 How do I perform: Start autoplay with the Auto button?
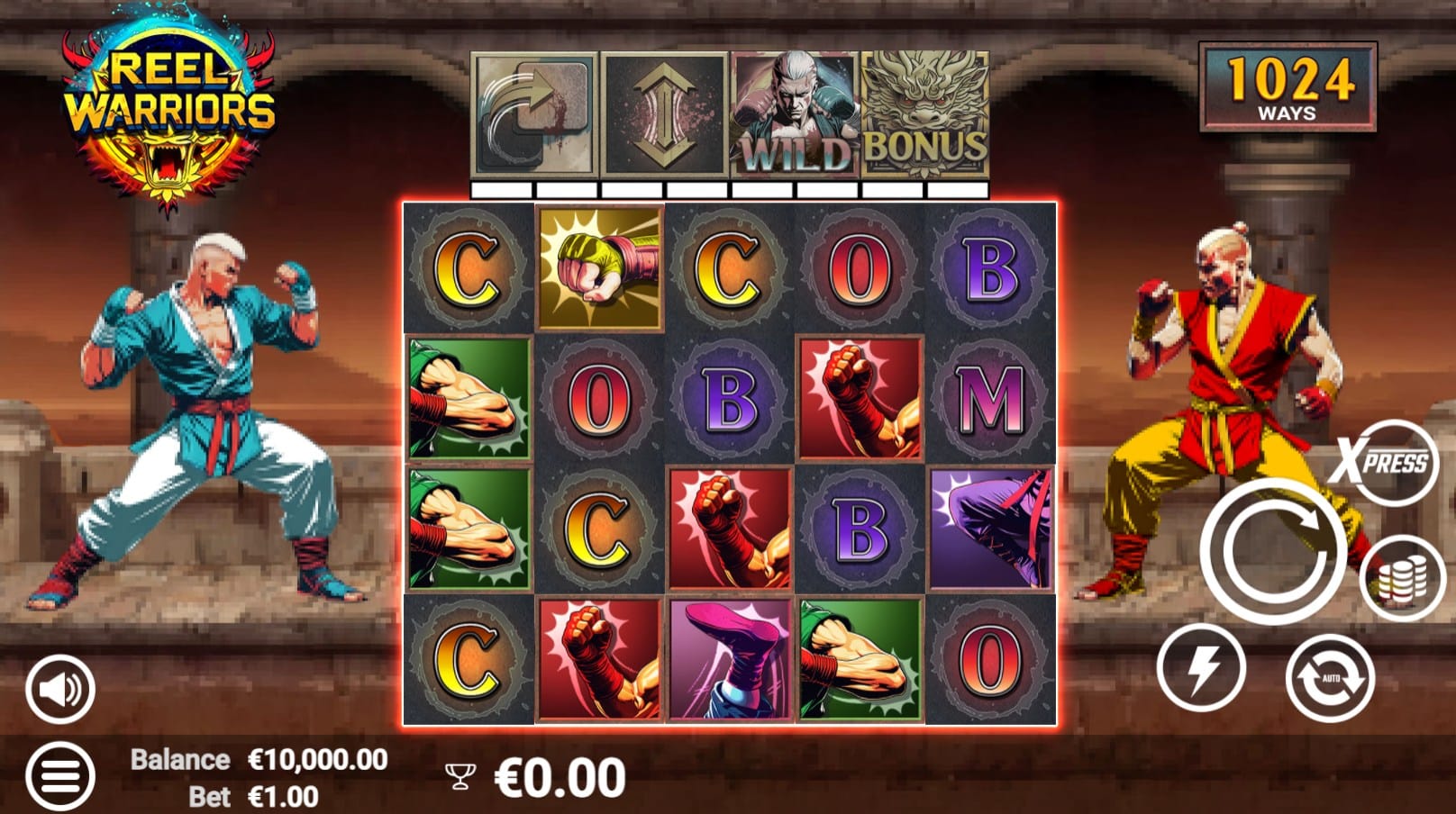(x=1330, y=677)
